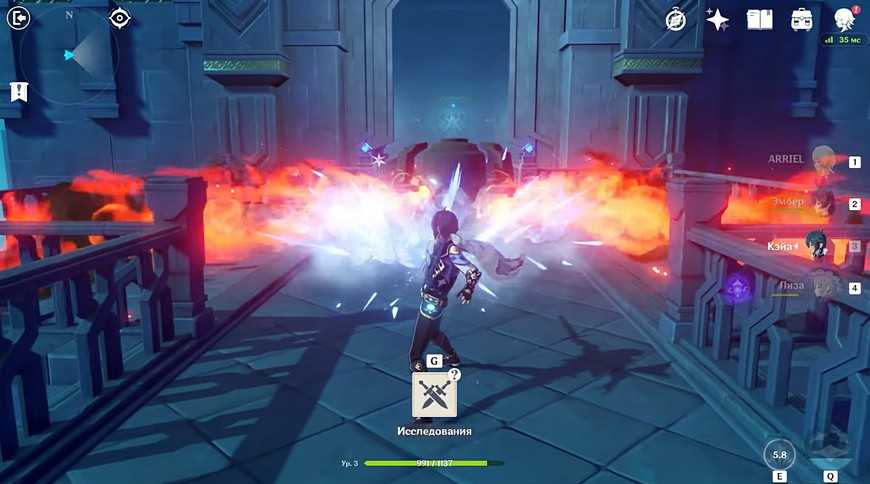
Task: Open the compass events icon
Action: pos(676,19)
